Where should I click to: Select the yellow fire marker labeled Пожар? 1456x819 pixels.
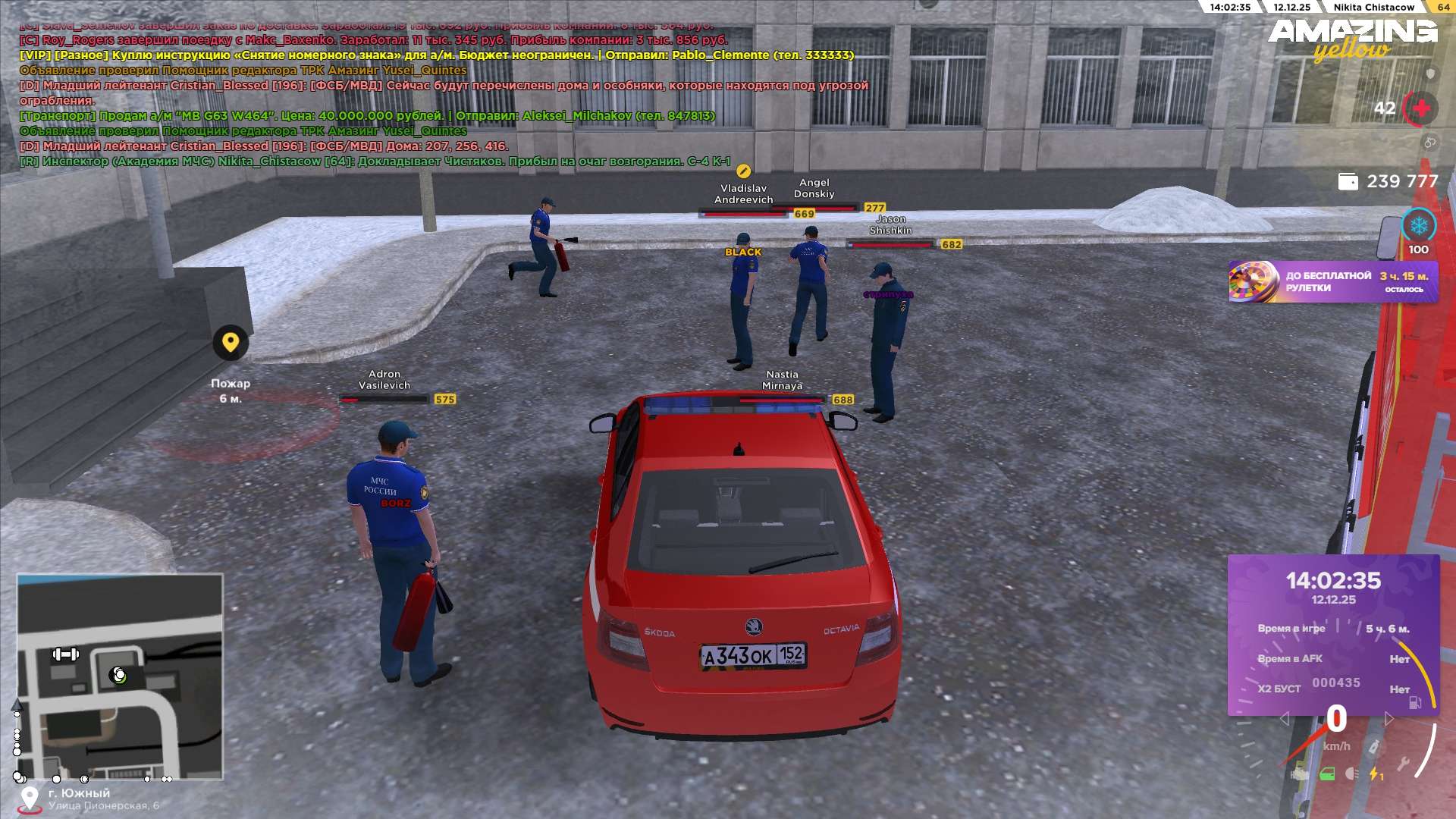click(230, 343)
